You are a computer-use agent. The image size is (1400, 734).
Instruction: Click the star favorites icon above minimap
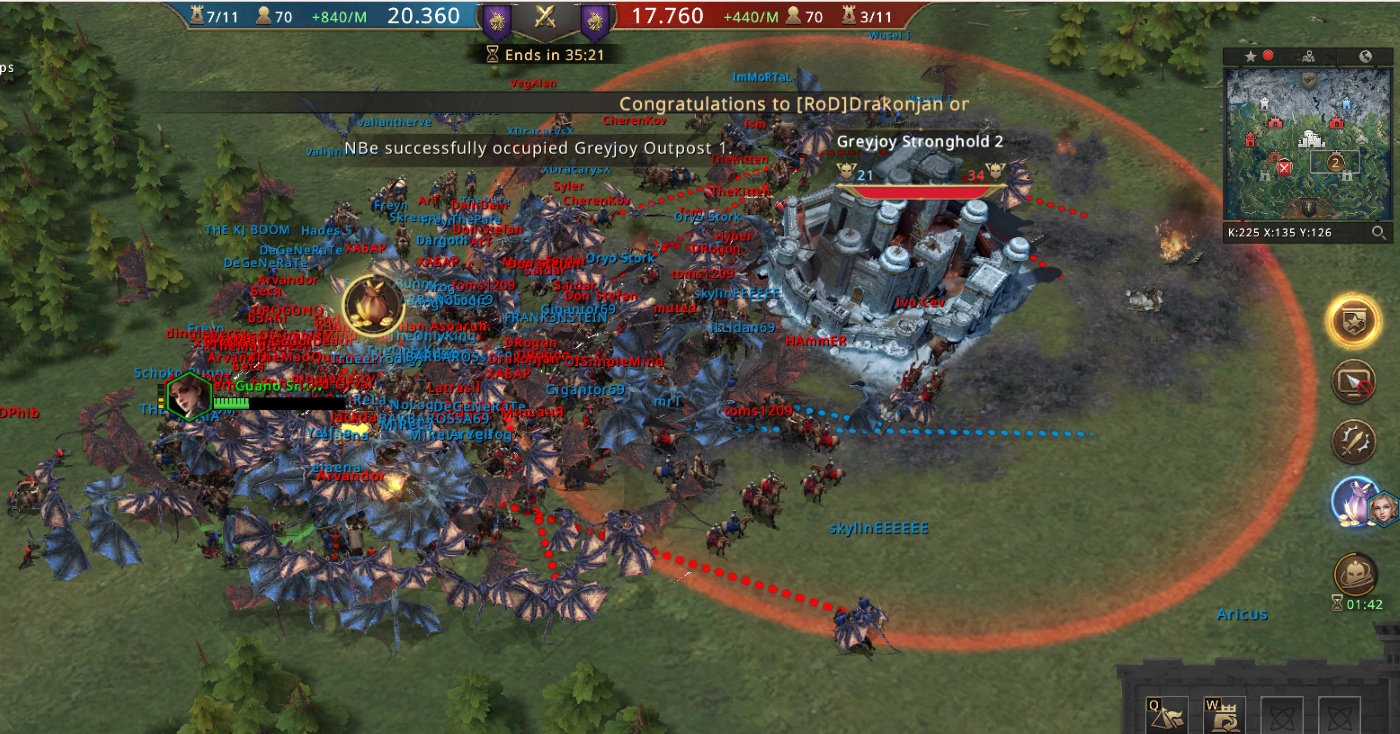[x=1250, y=56]
